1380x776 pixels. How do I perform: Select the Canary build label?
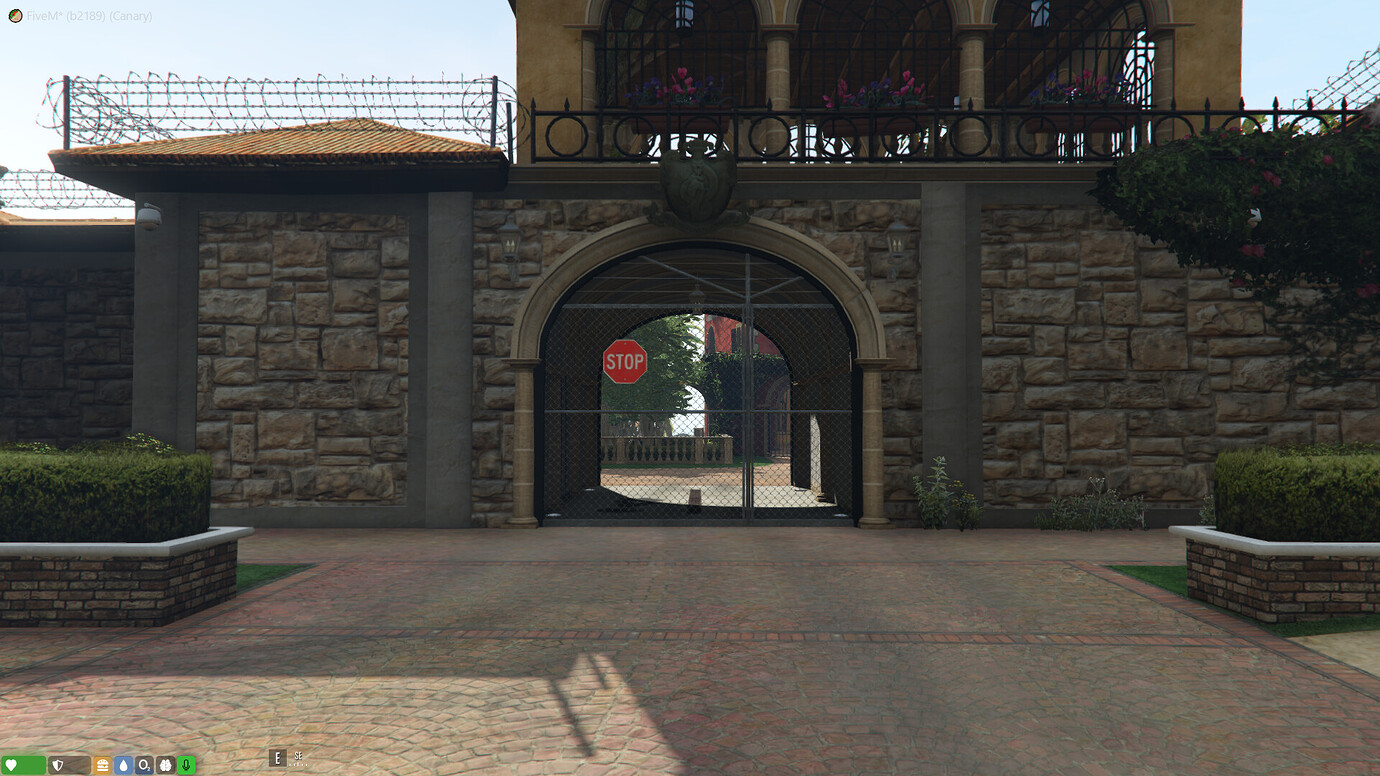click(x=130, y=15)
